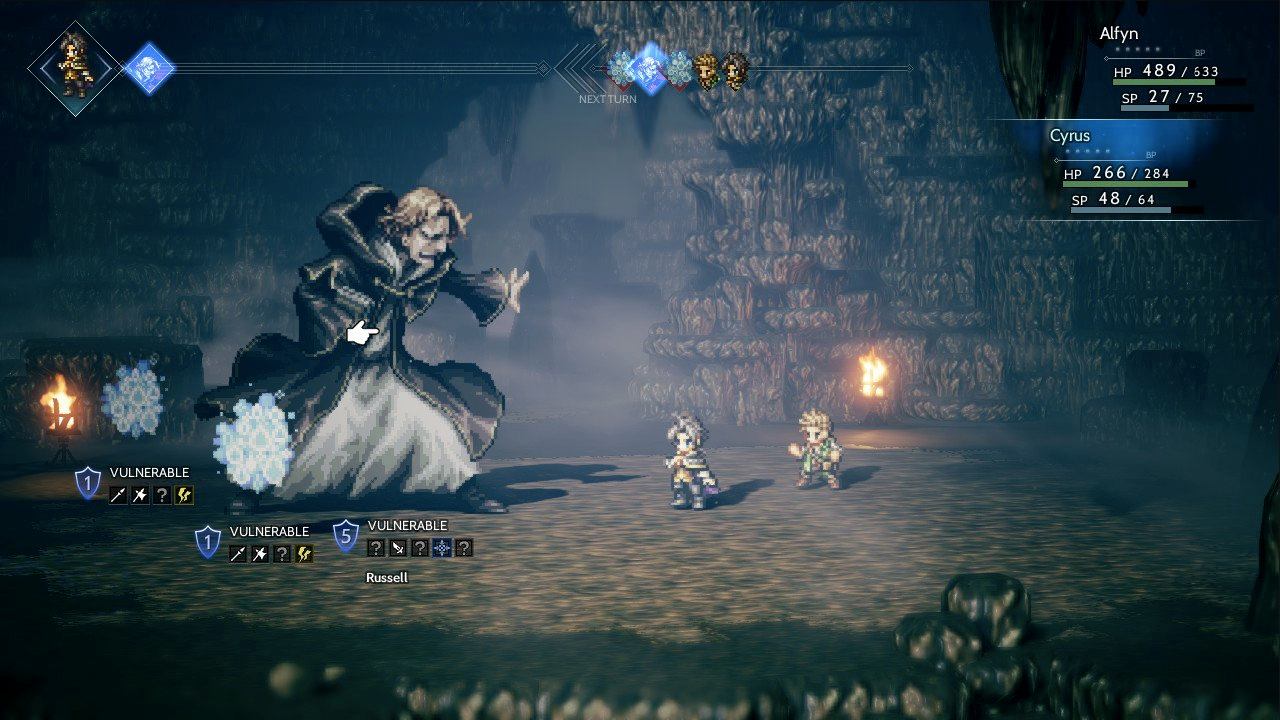1280x720 pixels.
Task: Select the Cyrus name tab on the right panel
Action: 1072,135
